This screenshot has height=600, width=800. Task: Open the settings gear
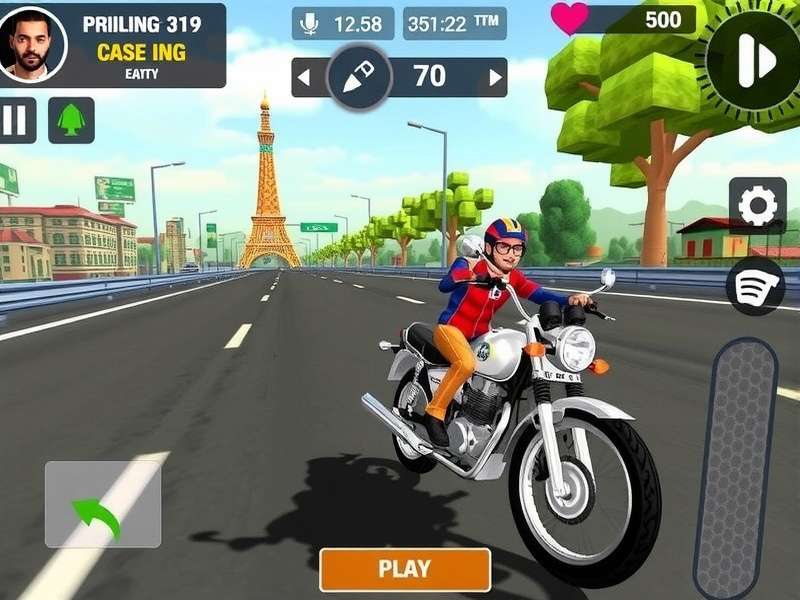pos(757,206)
